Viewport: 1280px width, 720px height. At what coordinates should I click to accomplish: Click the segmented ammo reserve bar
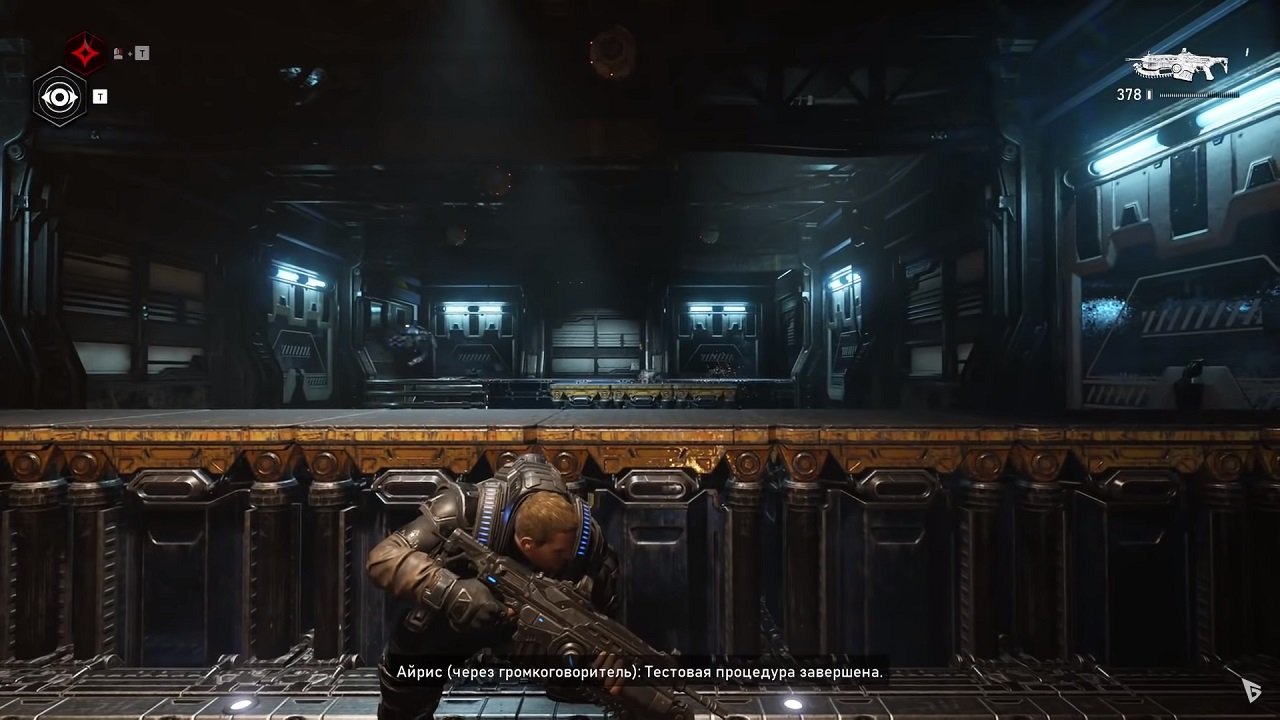pyautogui.click(x=1198, y=94)
